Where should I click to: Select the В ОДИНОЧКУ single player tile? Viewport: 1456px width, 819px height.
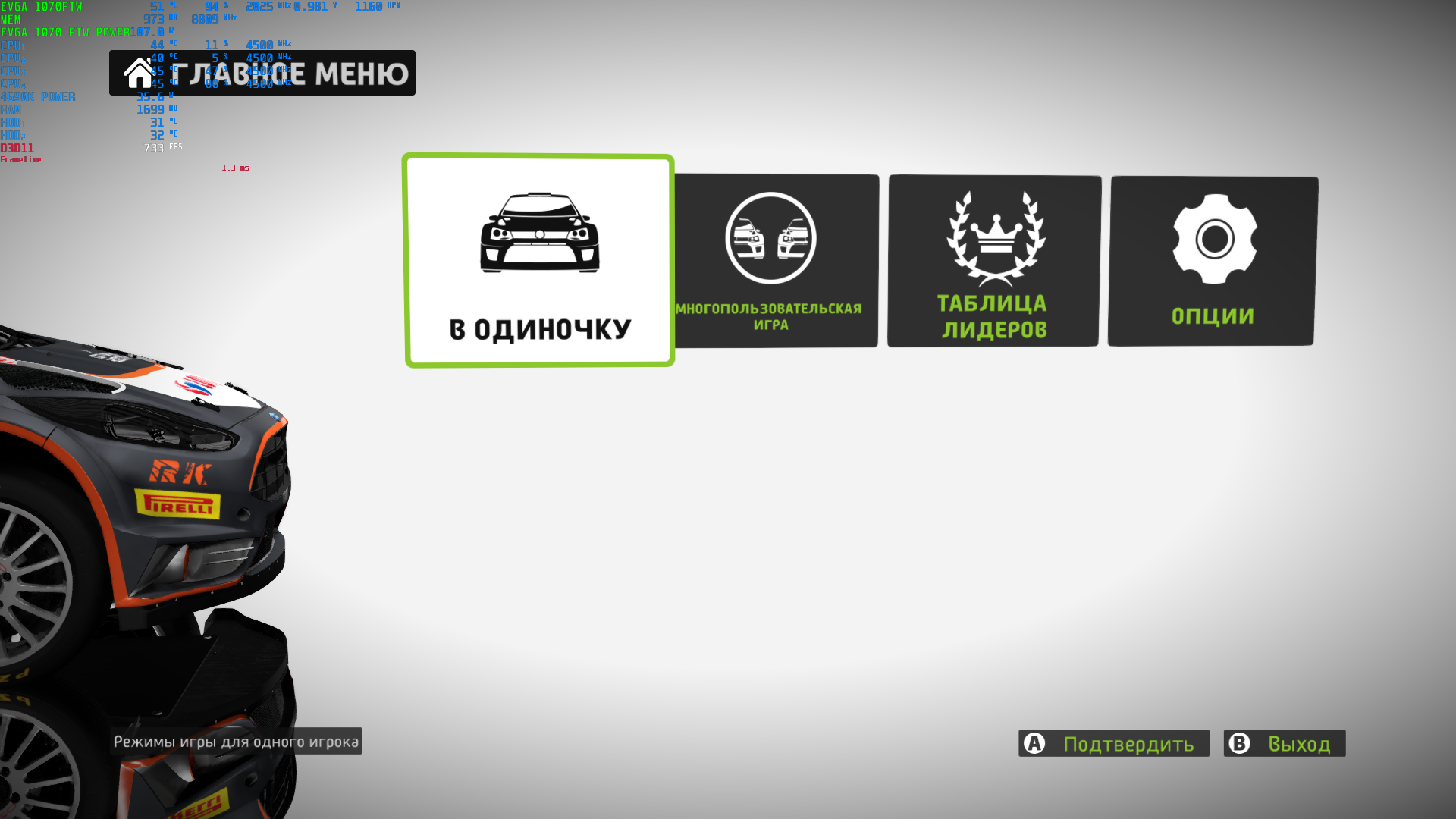click(539, 260)
